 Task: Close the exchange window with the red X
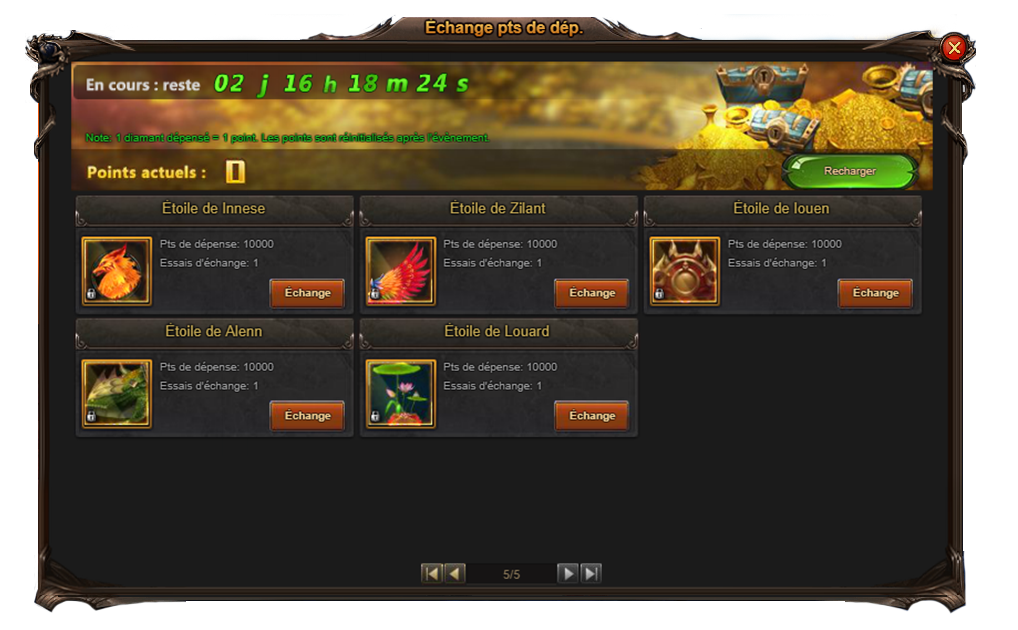tap(954, 47)
